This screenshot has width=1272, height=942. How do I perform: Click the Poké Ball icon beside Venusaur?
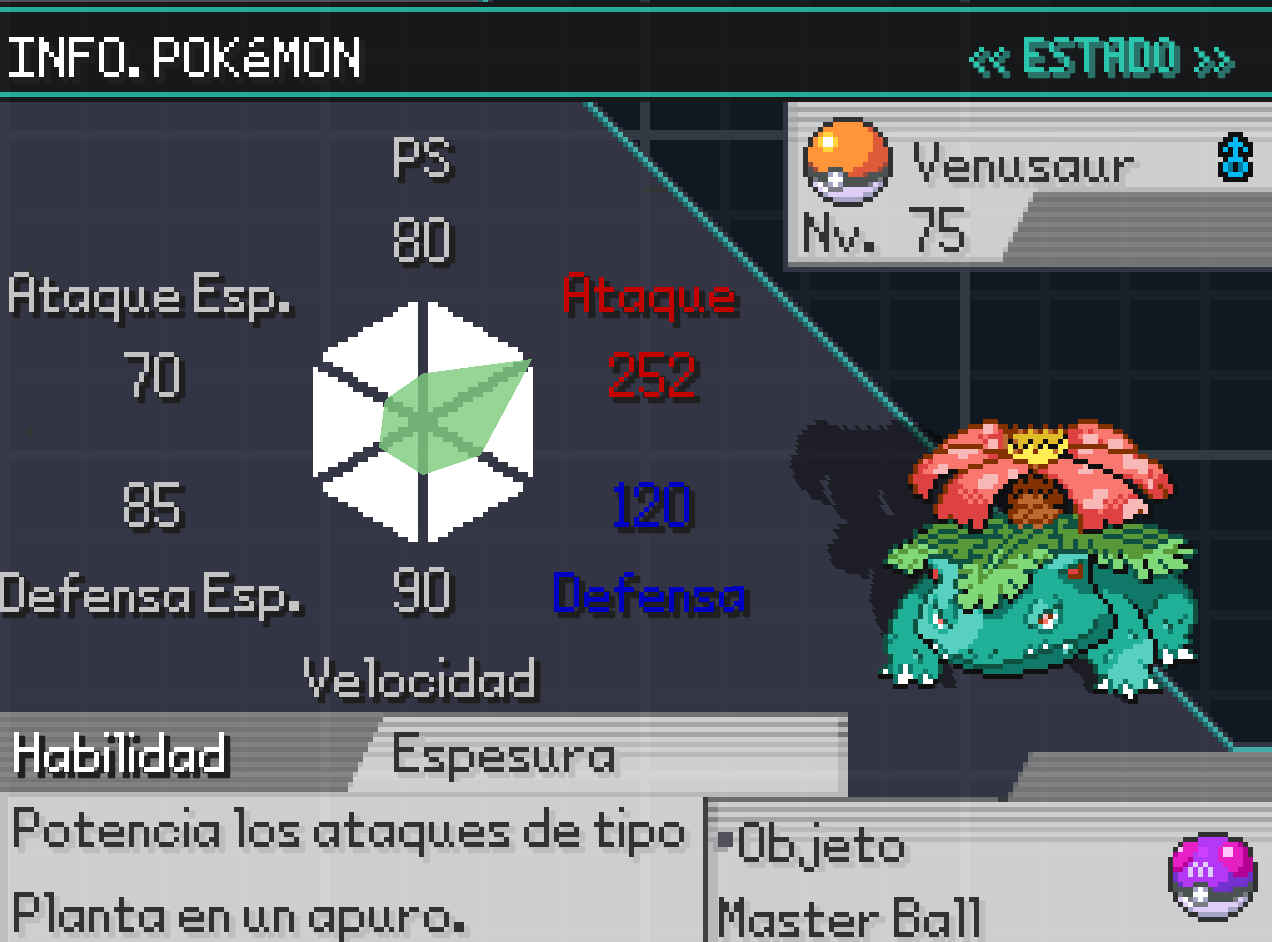pos(847,160)
